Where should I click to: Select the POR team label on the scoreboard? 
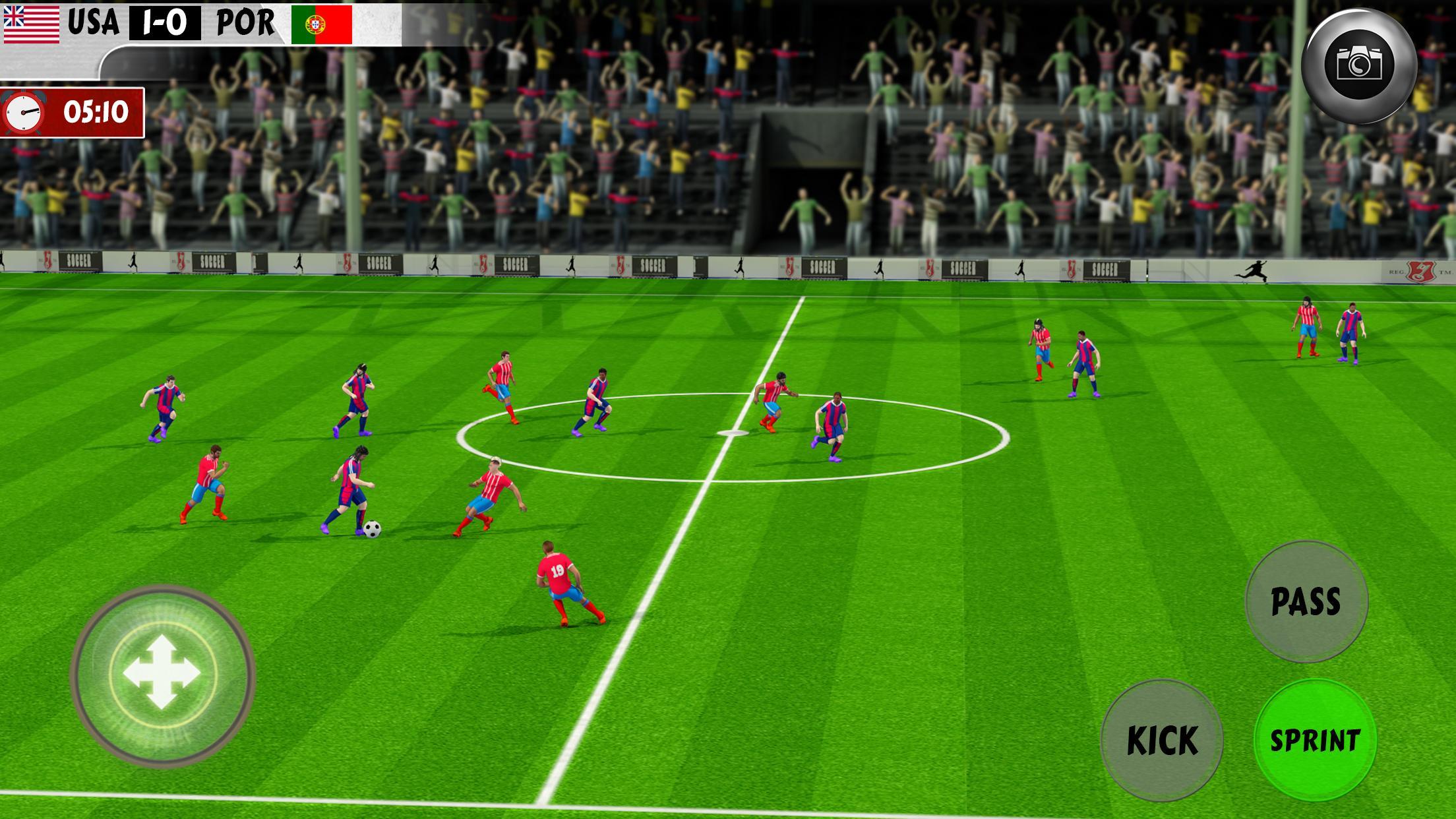point(246,22)
